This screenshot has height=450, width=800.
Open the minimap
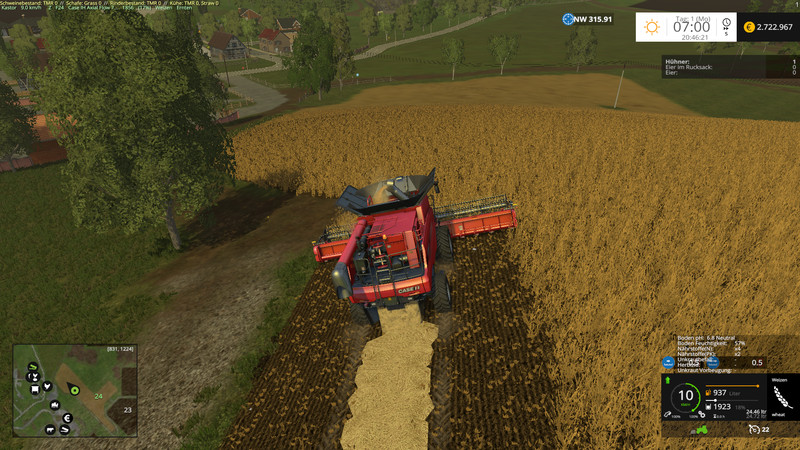pyautogui.click(x=74, y=391)
